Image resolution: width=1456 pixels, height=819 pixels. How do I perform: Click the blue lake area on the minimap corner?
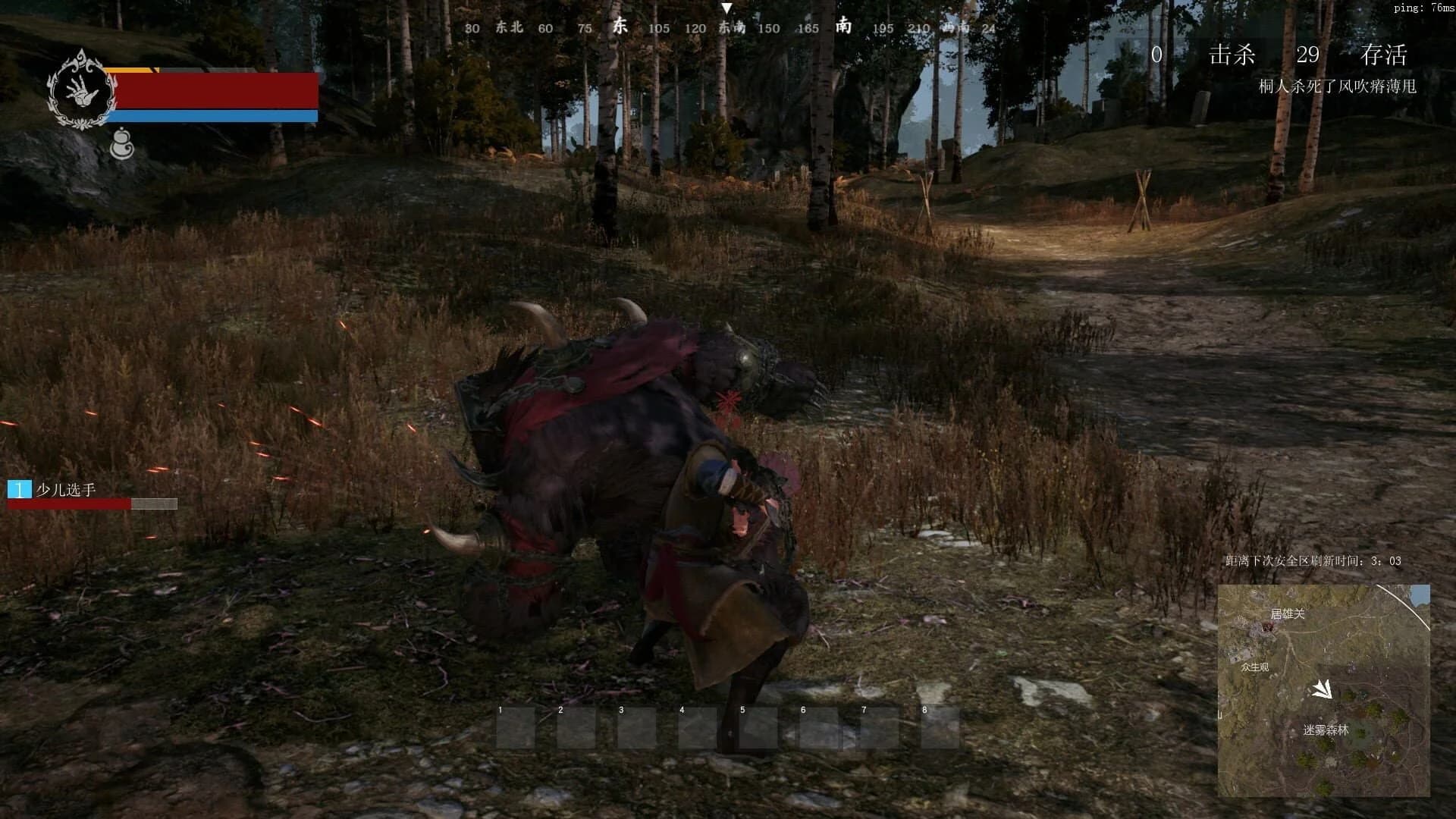coord(1420,593)
